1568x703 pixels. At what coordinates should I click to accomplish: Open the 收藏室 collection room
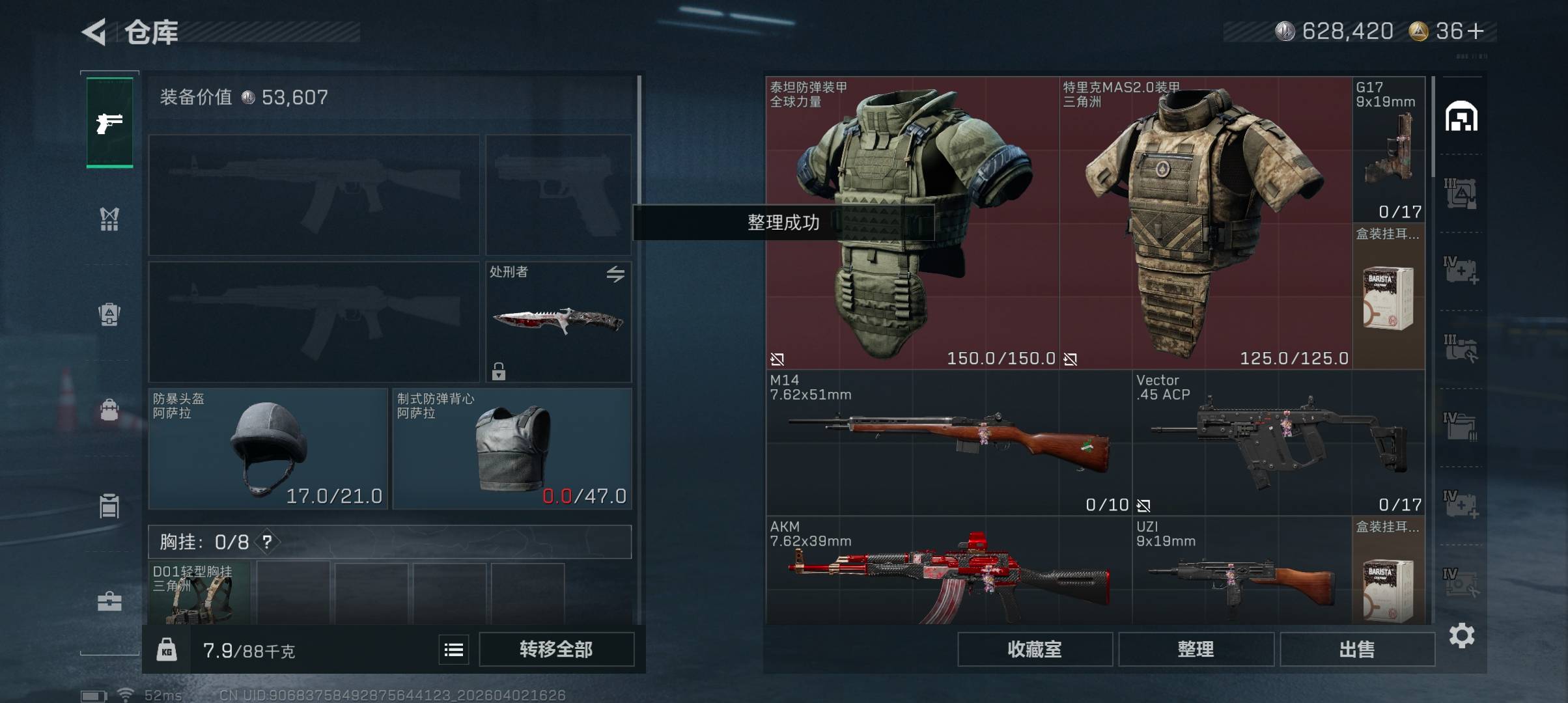coord(1034,649)
